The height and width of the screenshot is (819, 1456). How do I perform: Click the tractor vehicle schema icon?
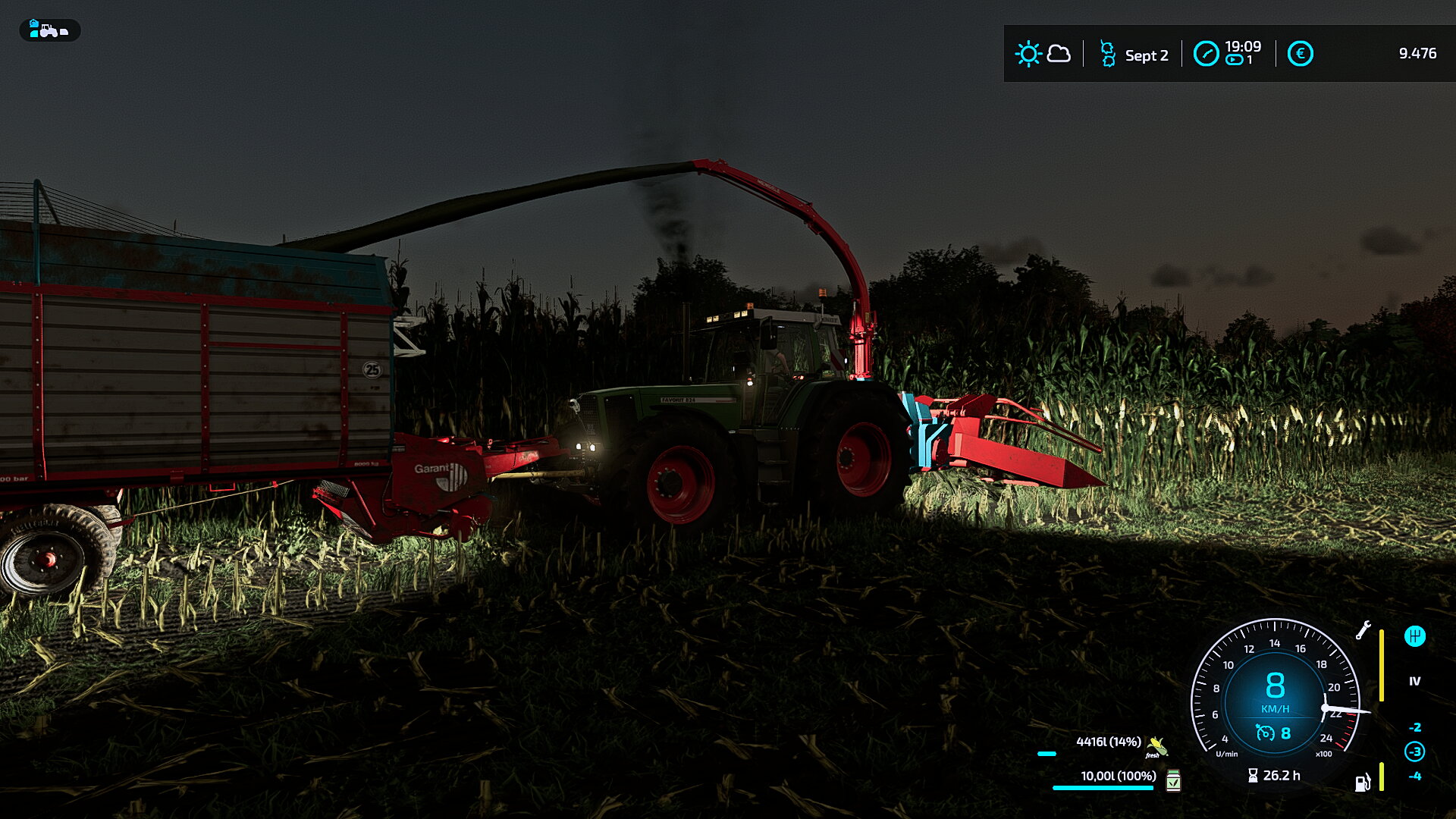49,30
